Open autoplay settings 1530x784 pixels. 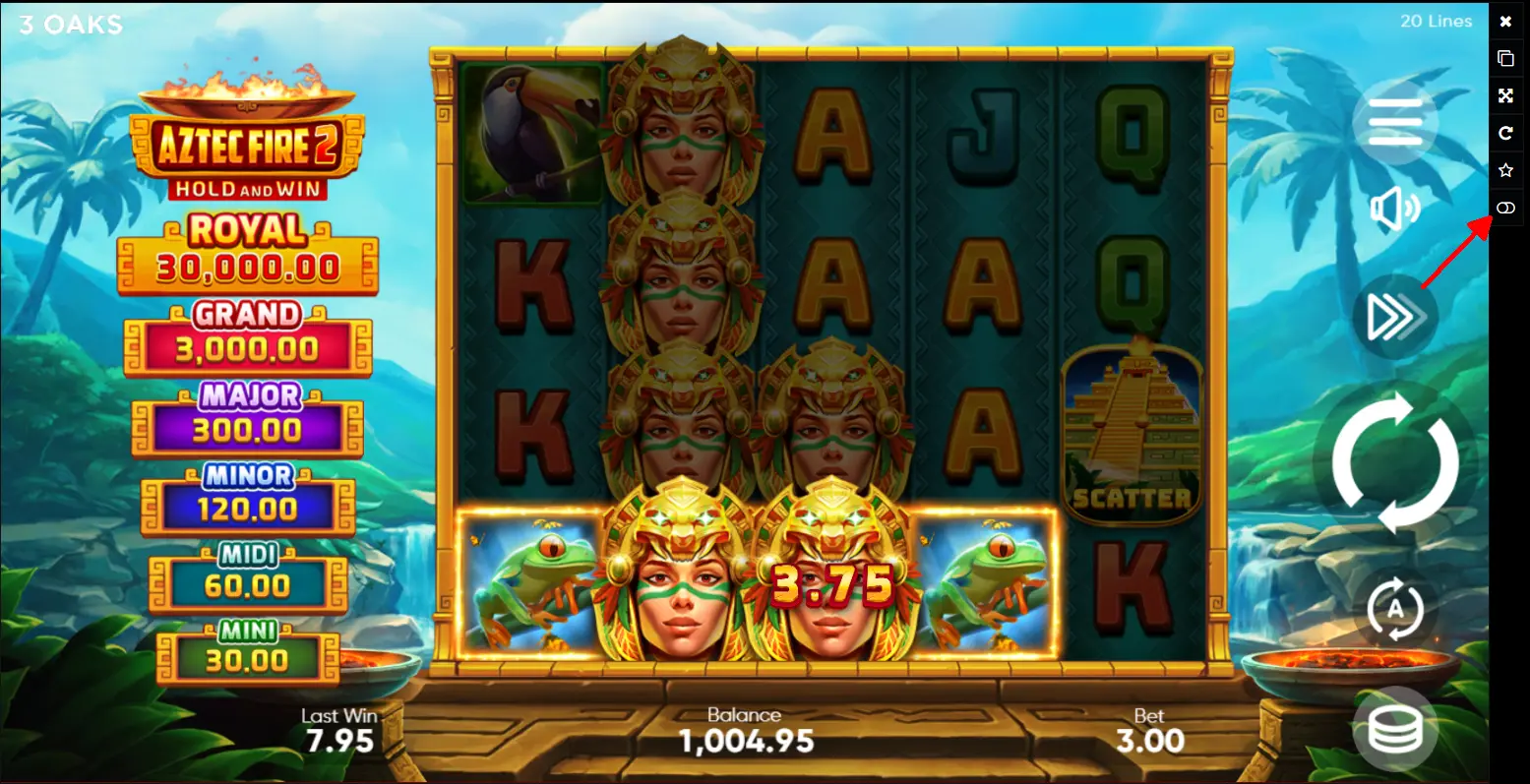(1394, 609)
